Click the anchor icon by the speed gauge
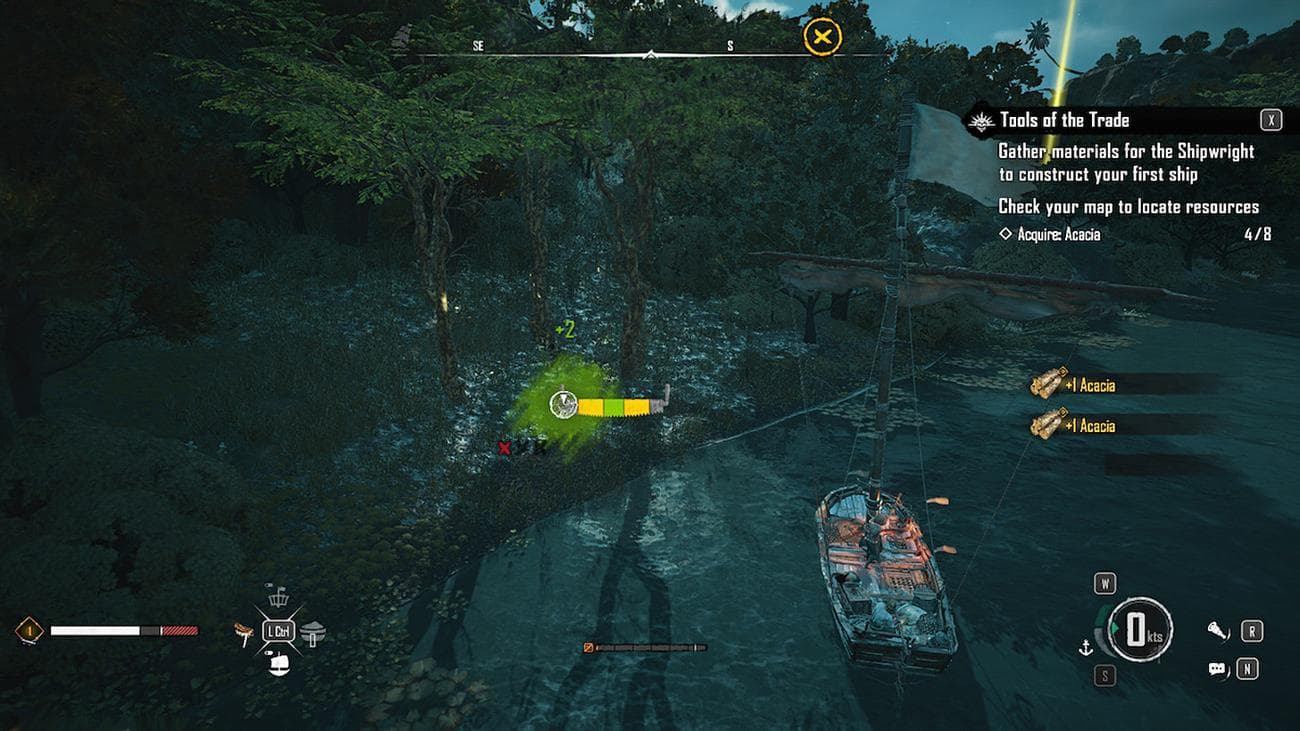Image resolution: width=1300 pixels, height=731 pixels. [x=1084, y=648]
